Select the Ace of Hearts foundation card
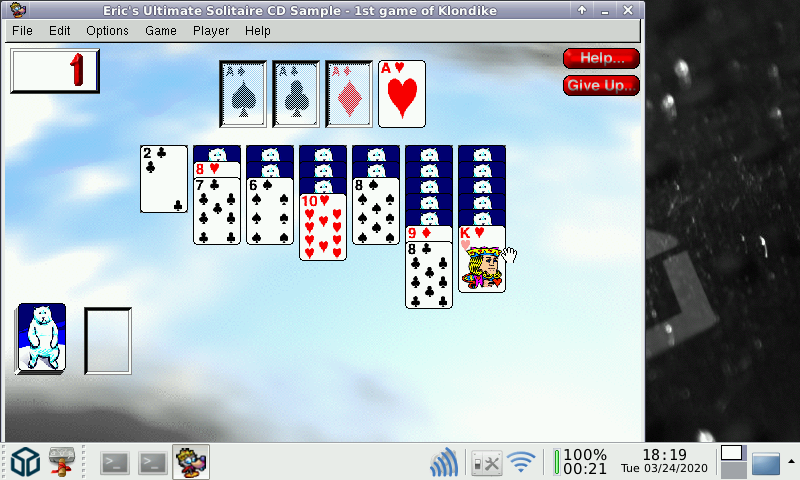Viewport: 800px width, 480px height. coord(402,94)
